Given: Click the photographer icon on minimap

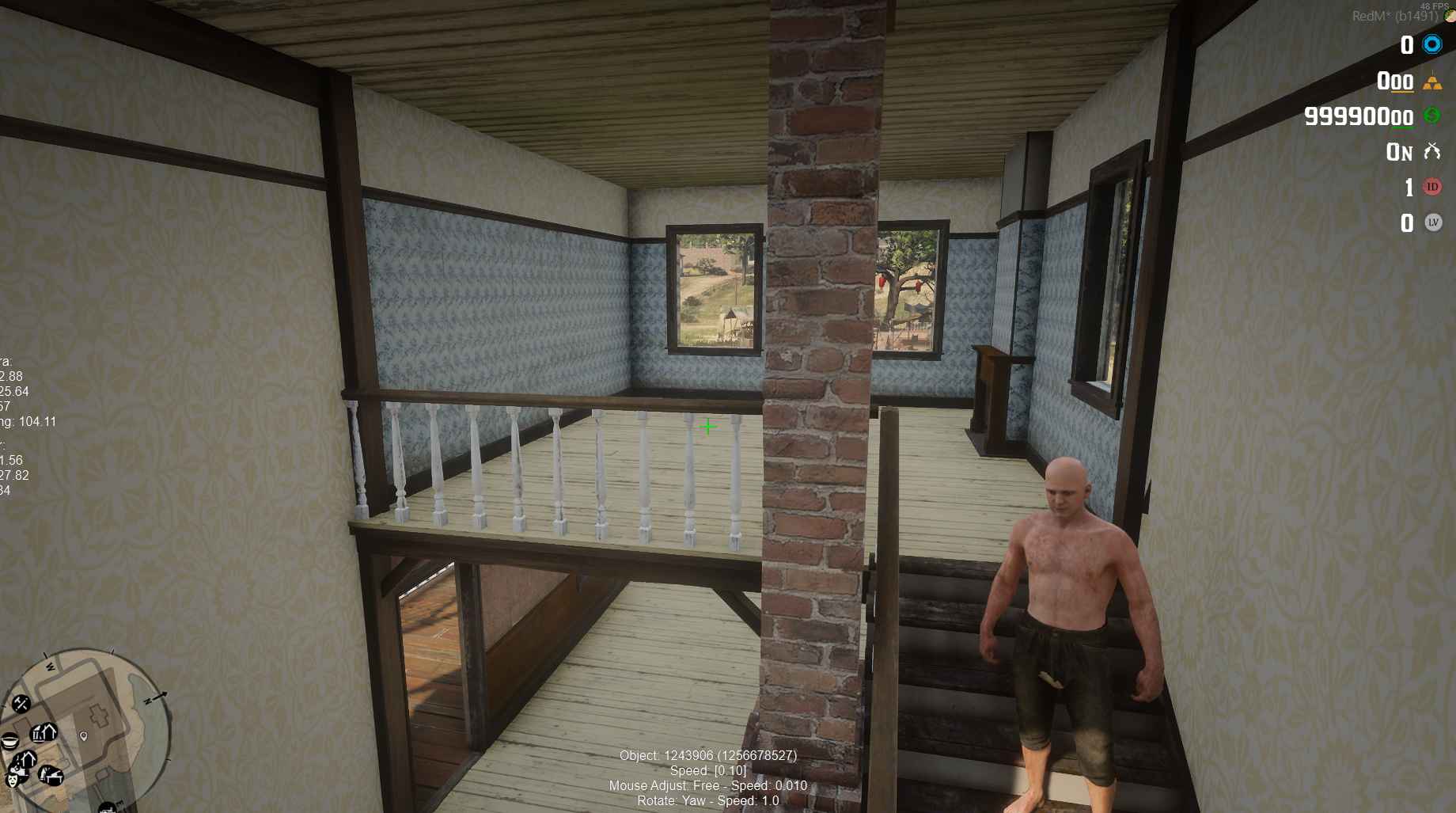Looking at the screenshot, I should [x=17, y=769].
